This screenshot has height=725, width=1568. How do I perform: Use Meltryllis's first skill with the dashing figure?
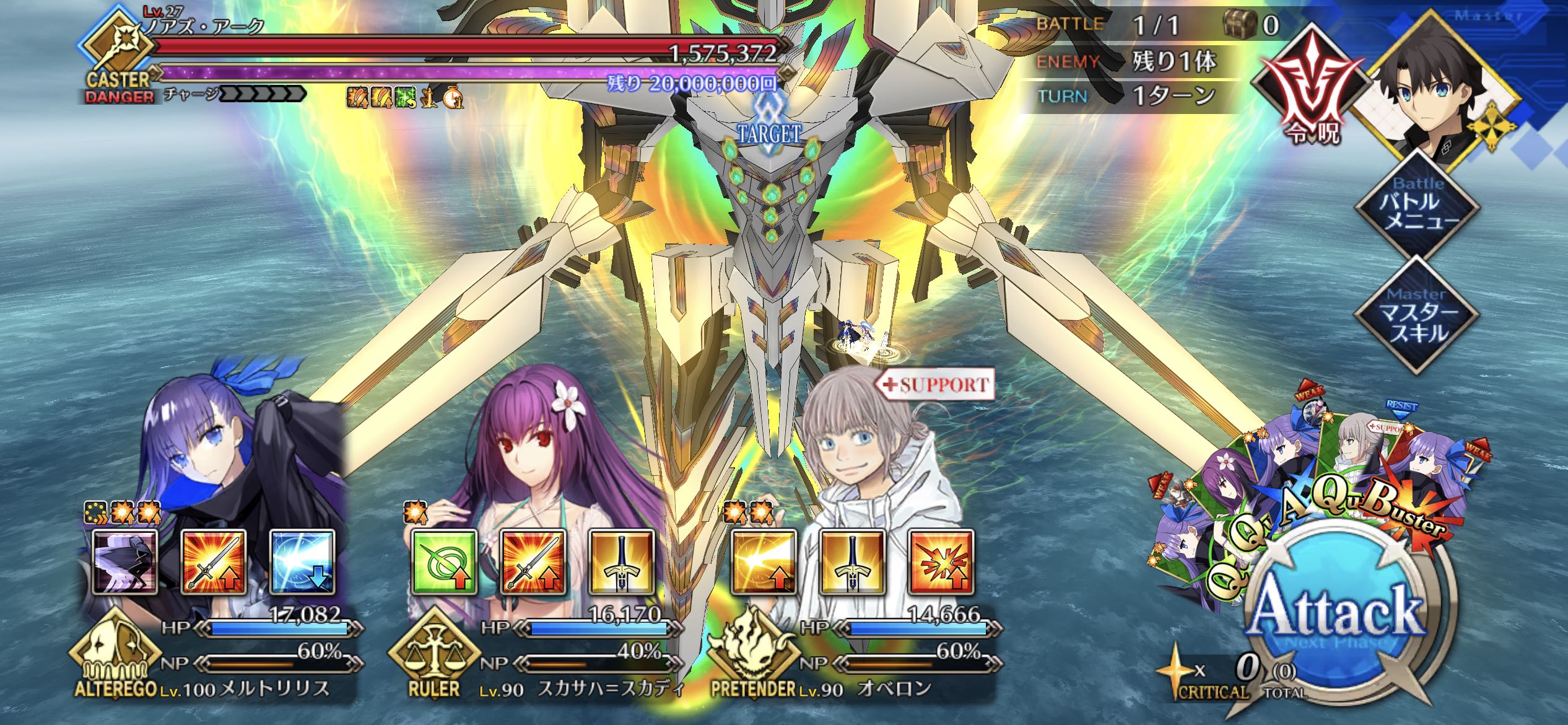[124, 562]
